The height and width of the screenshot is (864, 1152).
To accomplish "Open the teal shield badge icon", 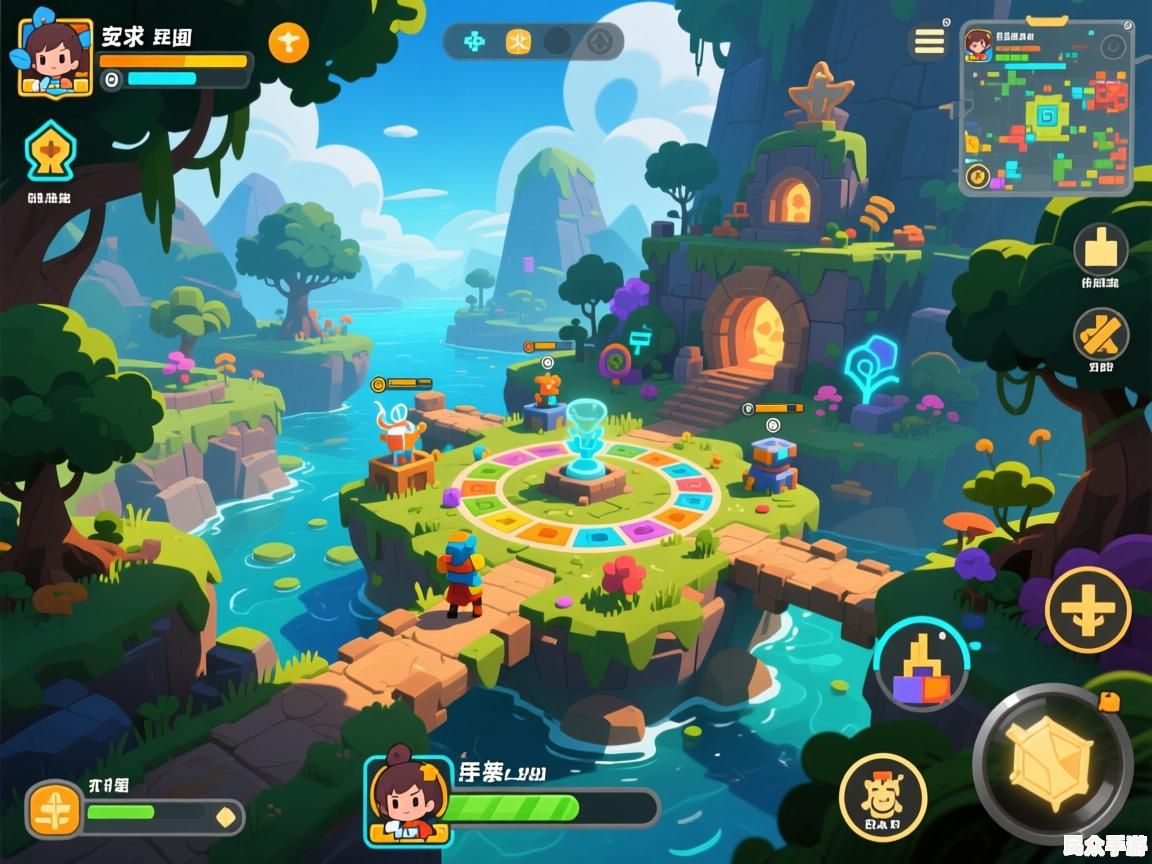I will pyautogui.click(x=48, y=150).
